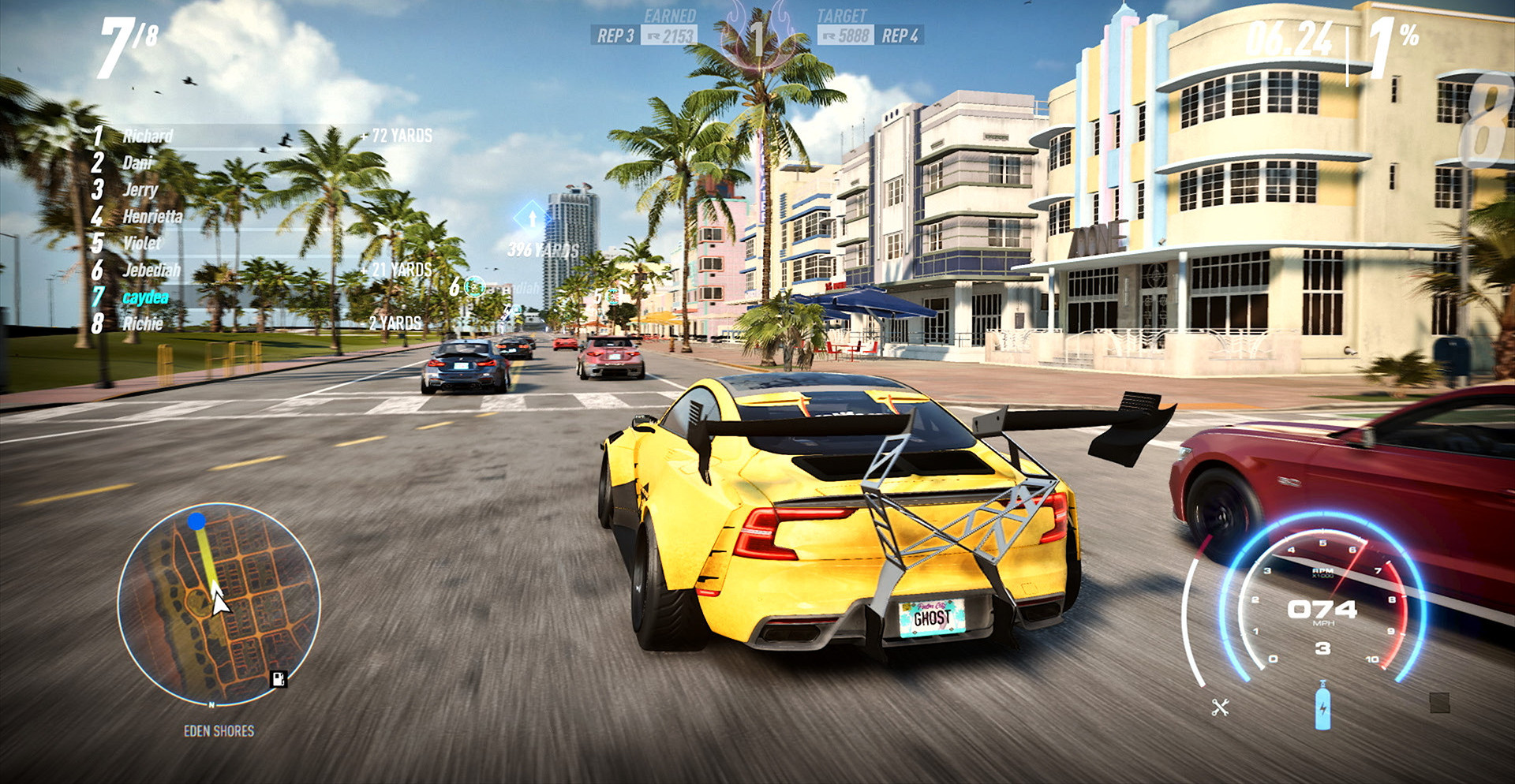Choose caydea's highlighted leaderboard row
1515x784 pixels.
(x=145, y=297)
